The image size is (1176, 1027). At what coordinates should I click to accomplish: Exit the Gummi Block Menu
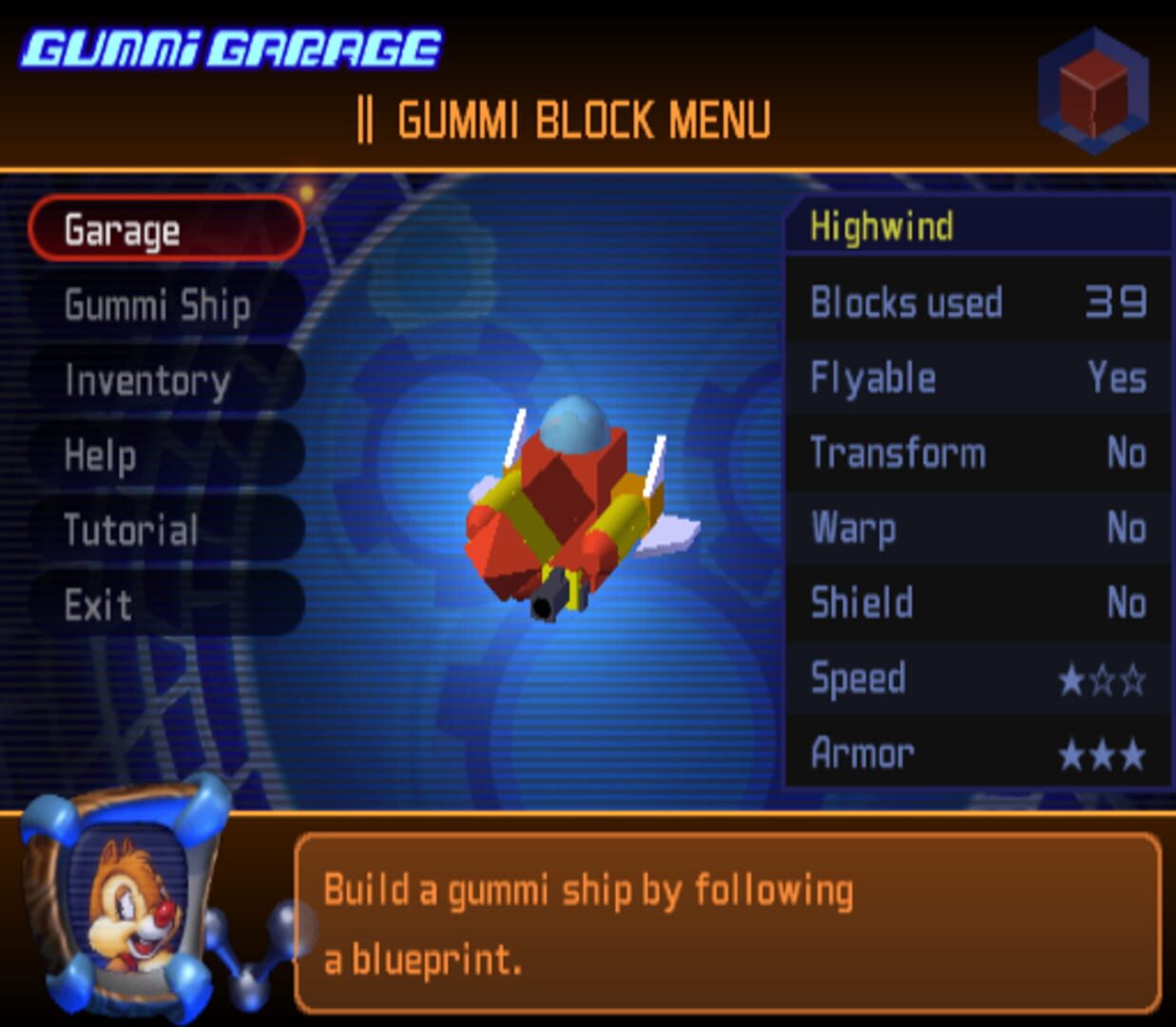(x=165, y=605)
